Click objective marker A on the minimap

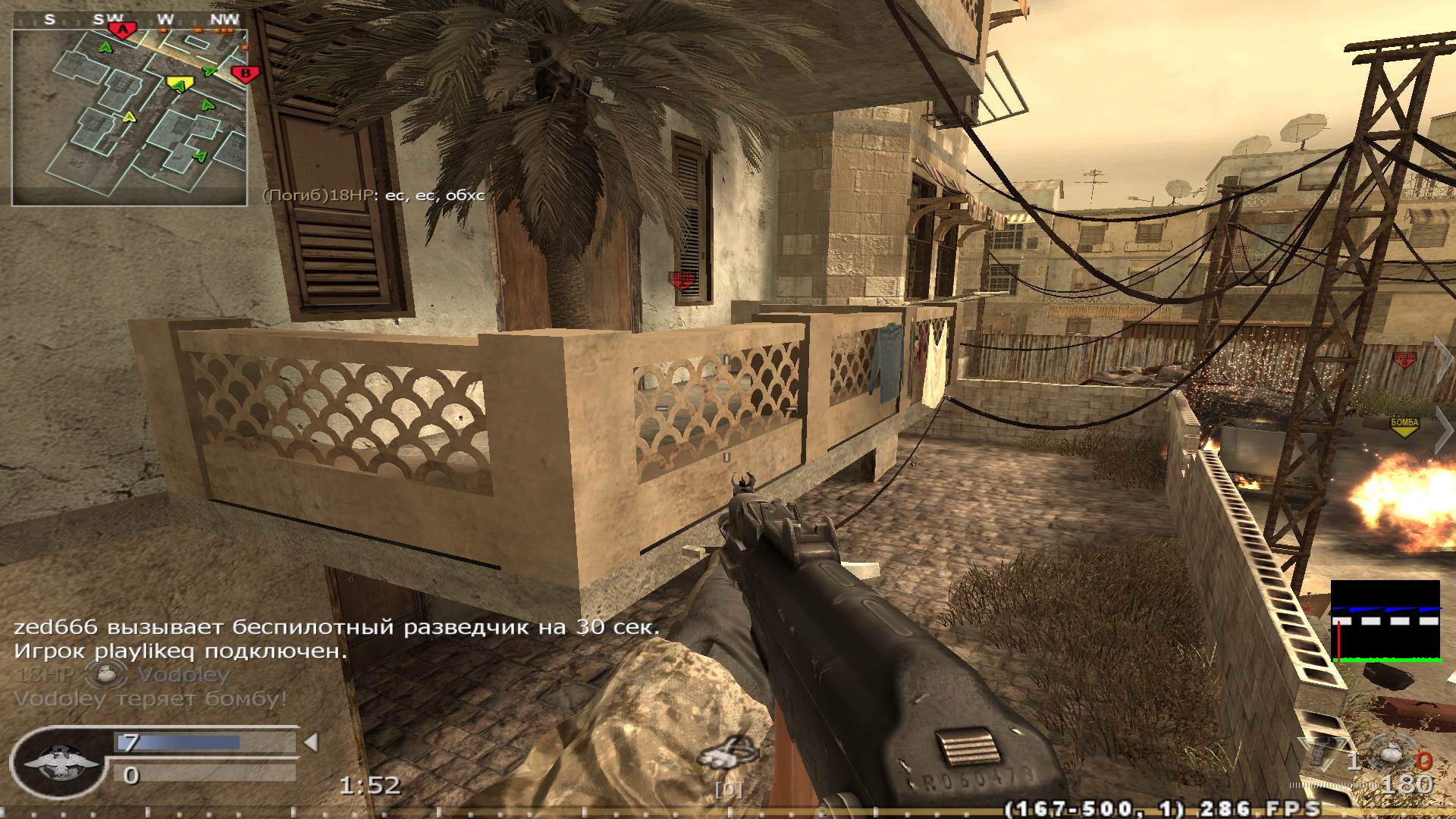[x=121, y=27]
